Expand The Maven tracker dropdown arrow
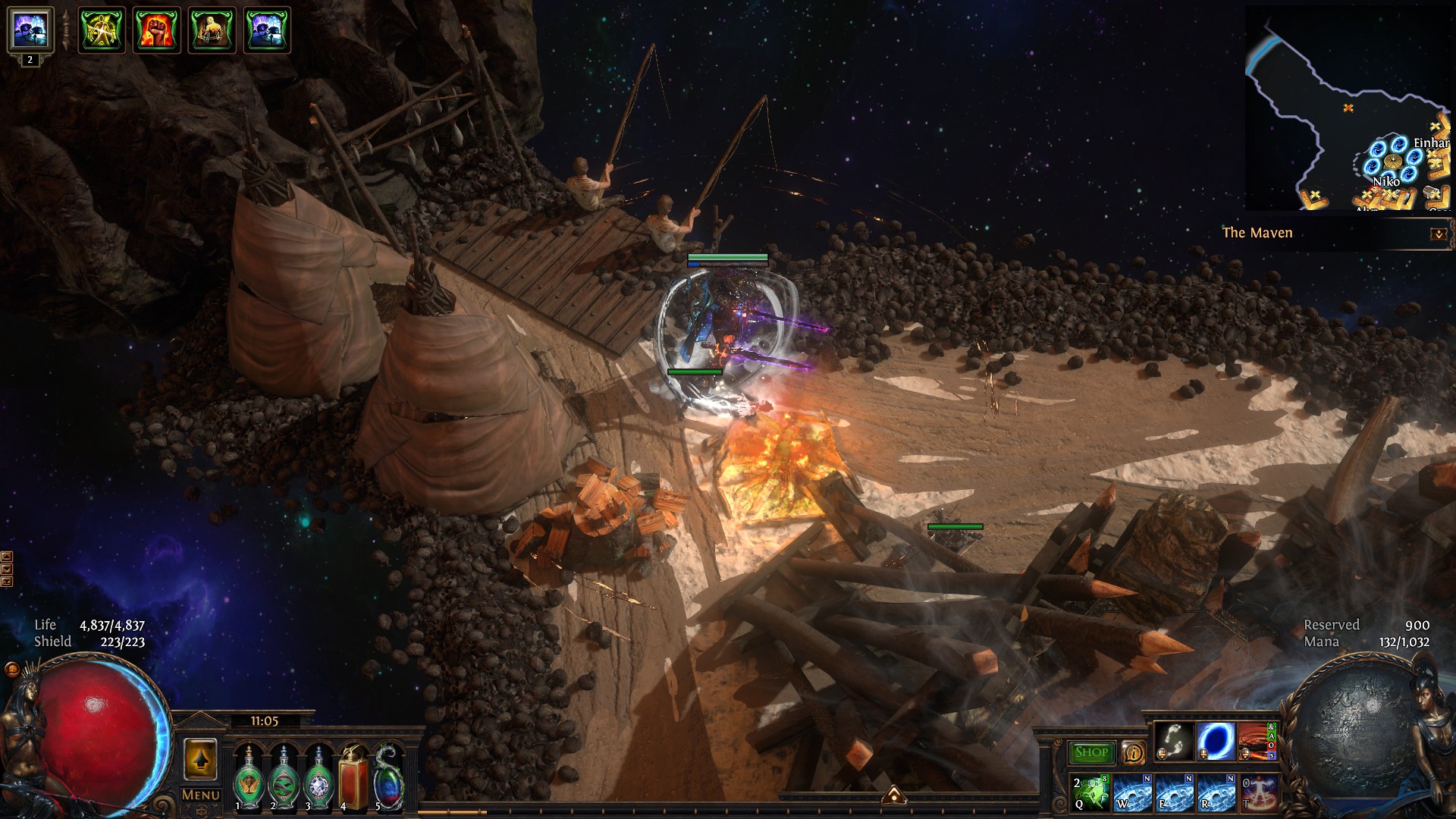1456x819 pixels. [x=1438, y=234]
